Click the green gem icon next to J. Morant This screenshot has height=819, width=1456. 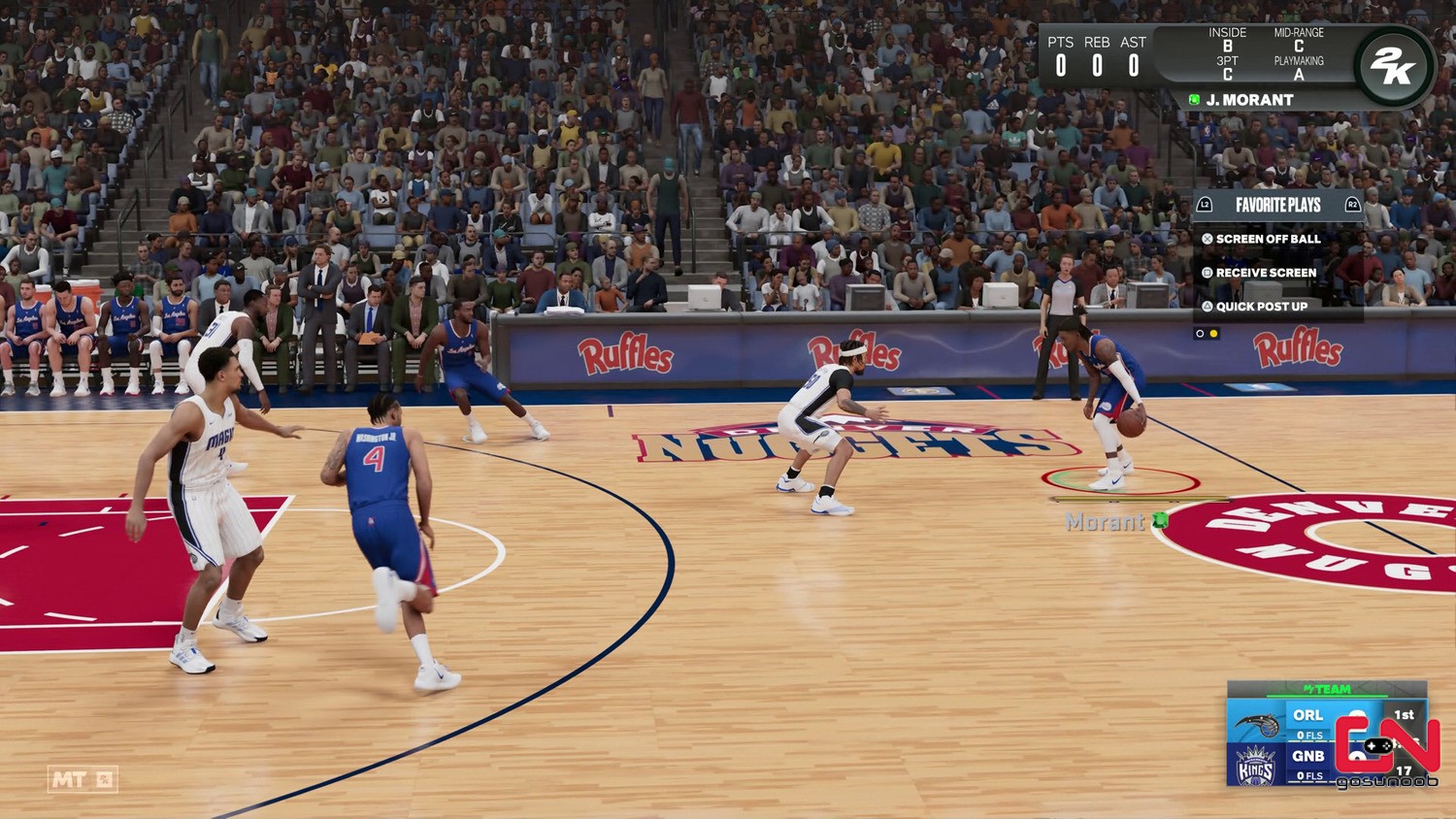click(1195, 99)
